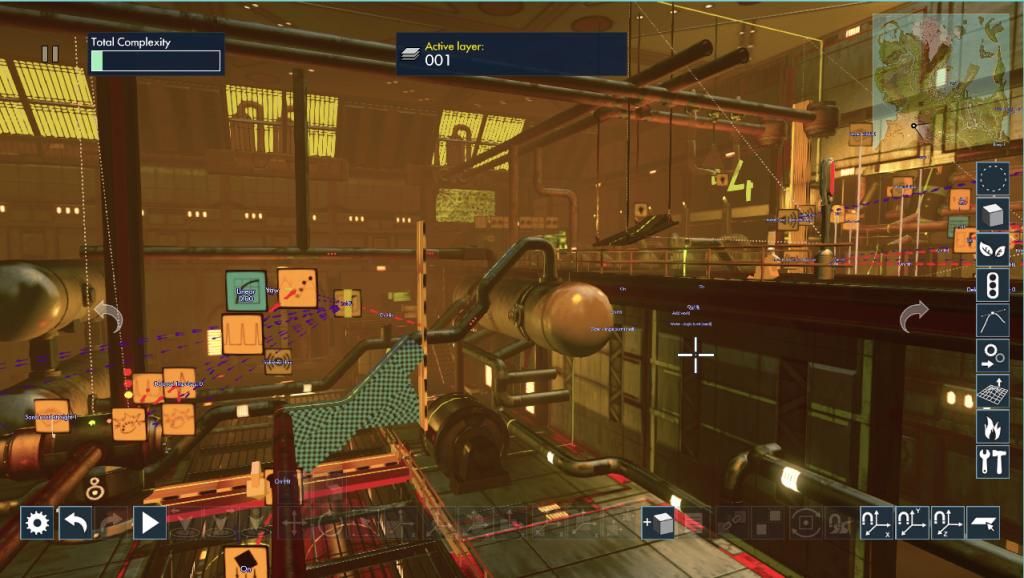Open the traffic light category
This screenshot has height=578, width=1024.
[993, 285]
